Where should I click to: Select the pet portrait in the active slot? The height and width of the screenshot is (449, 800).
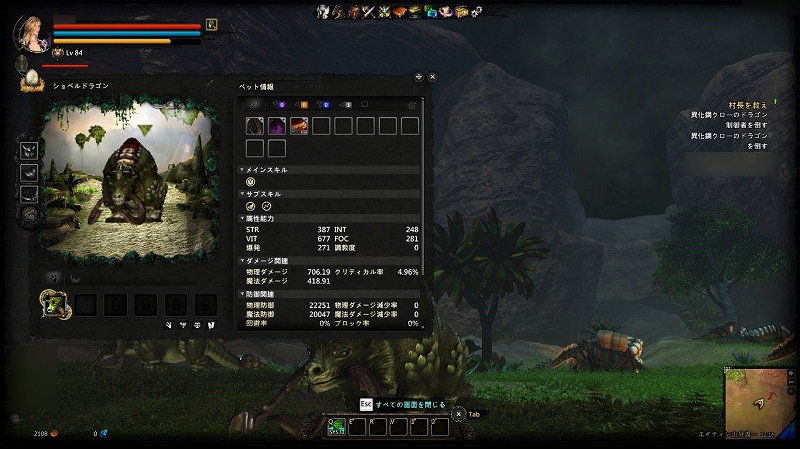pyautogui.click(x=53, y=302)
